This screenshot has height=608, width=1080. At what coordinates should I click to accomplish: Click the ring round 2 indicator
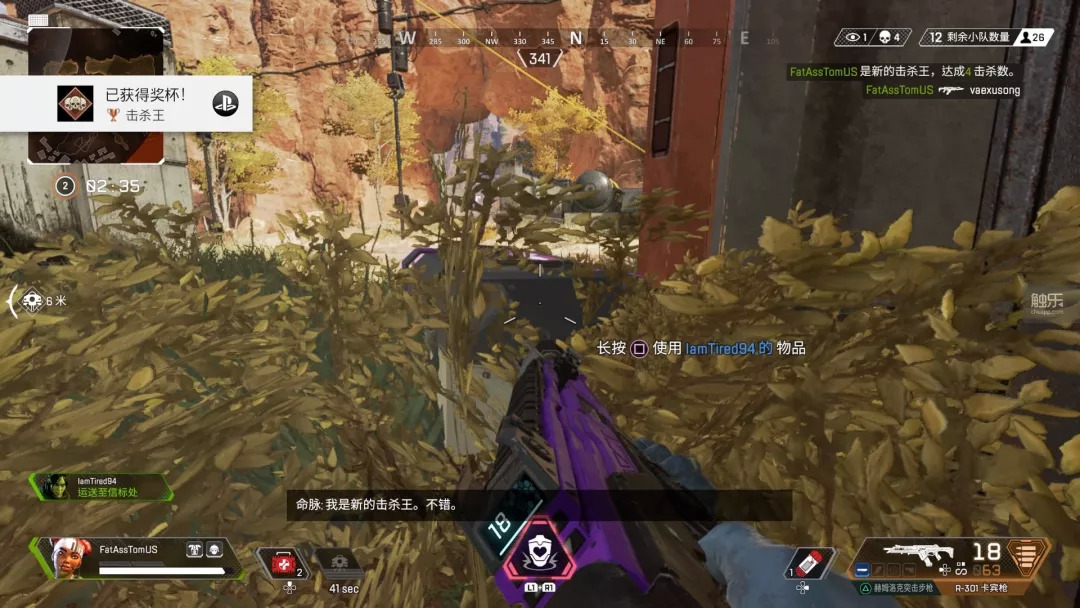[66, 186]
